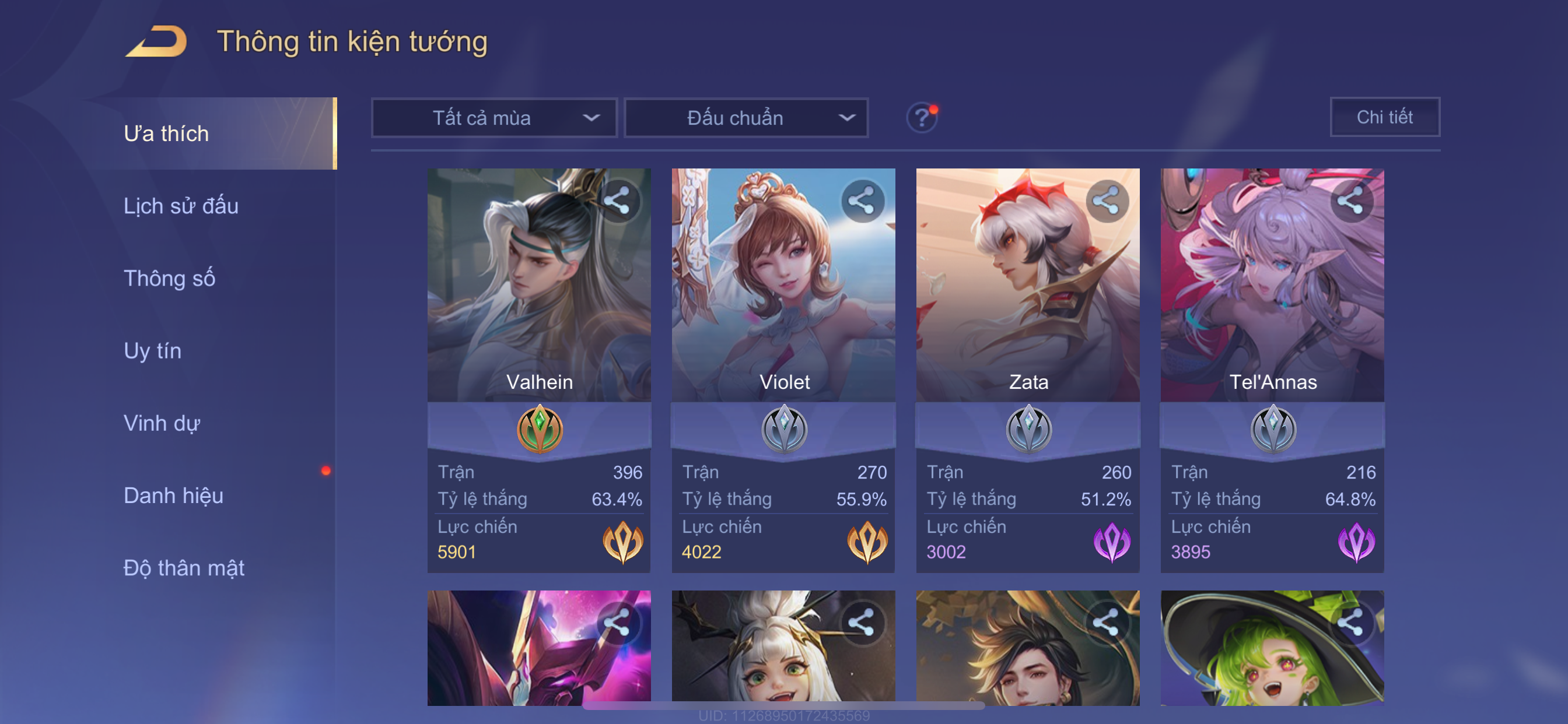The height and width of the screenshot is (724, 1568).
Task: Switch to Độ thân mật tab
Action: (184, 568)
